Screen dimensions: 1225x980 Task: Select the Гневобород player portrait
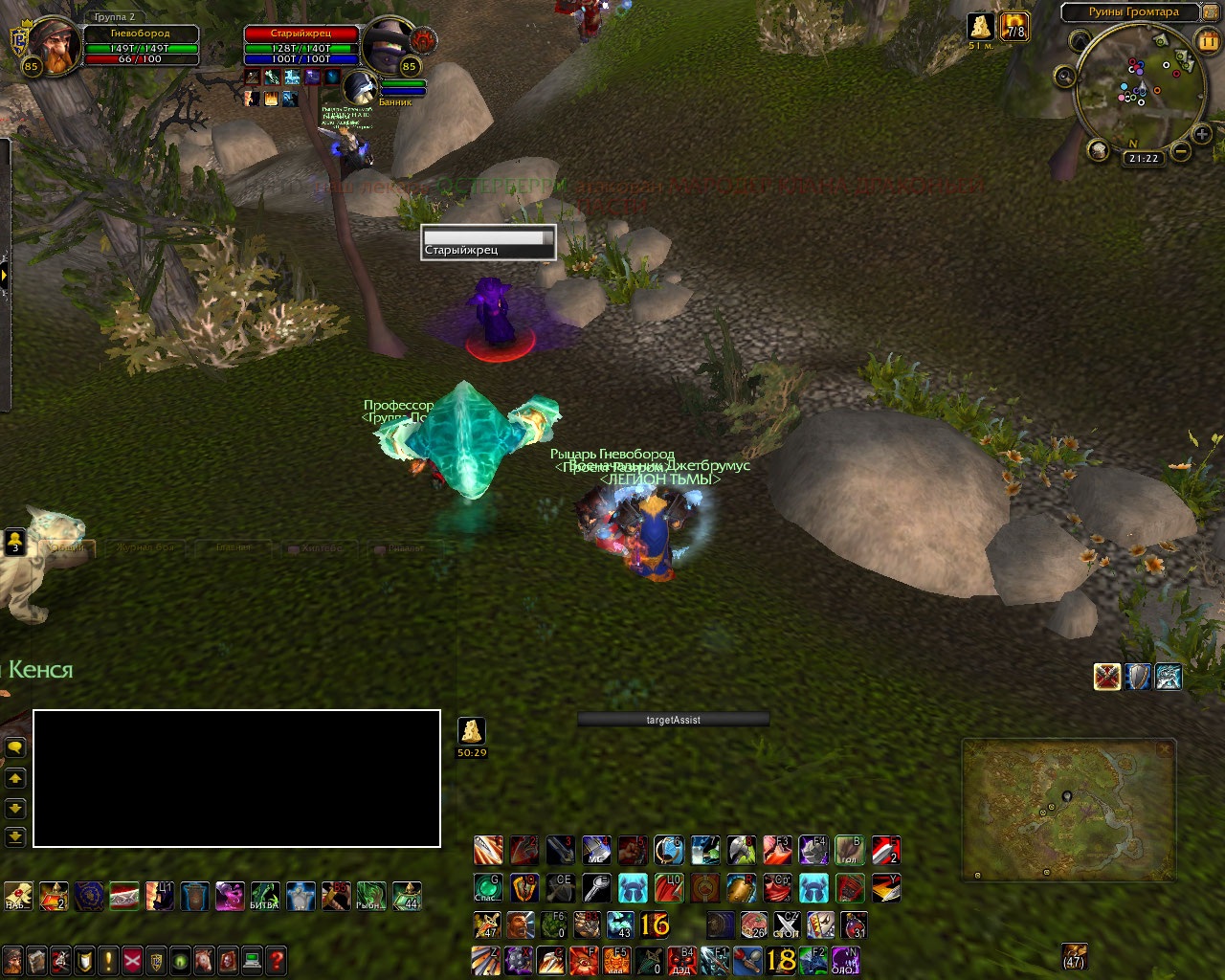(52, 46)
